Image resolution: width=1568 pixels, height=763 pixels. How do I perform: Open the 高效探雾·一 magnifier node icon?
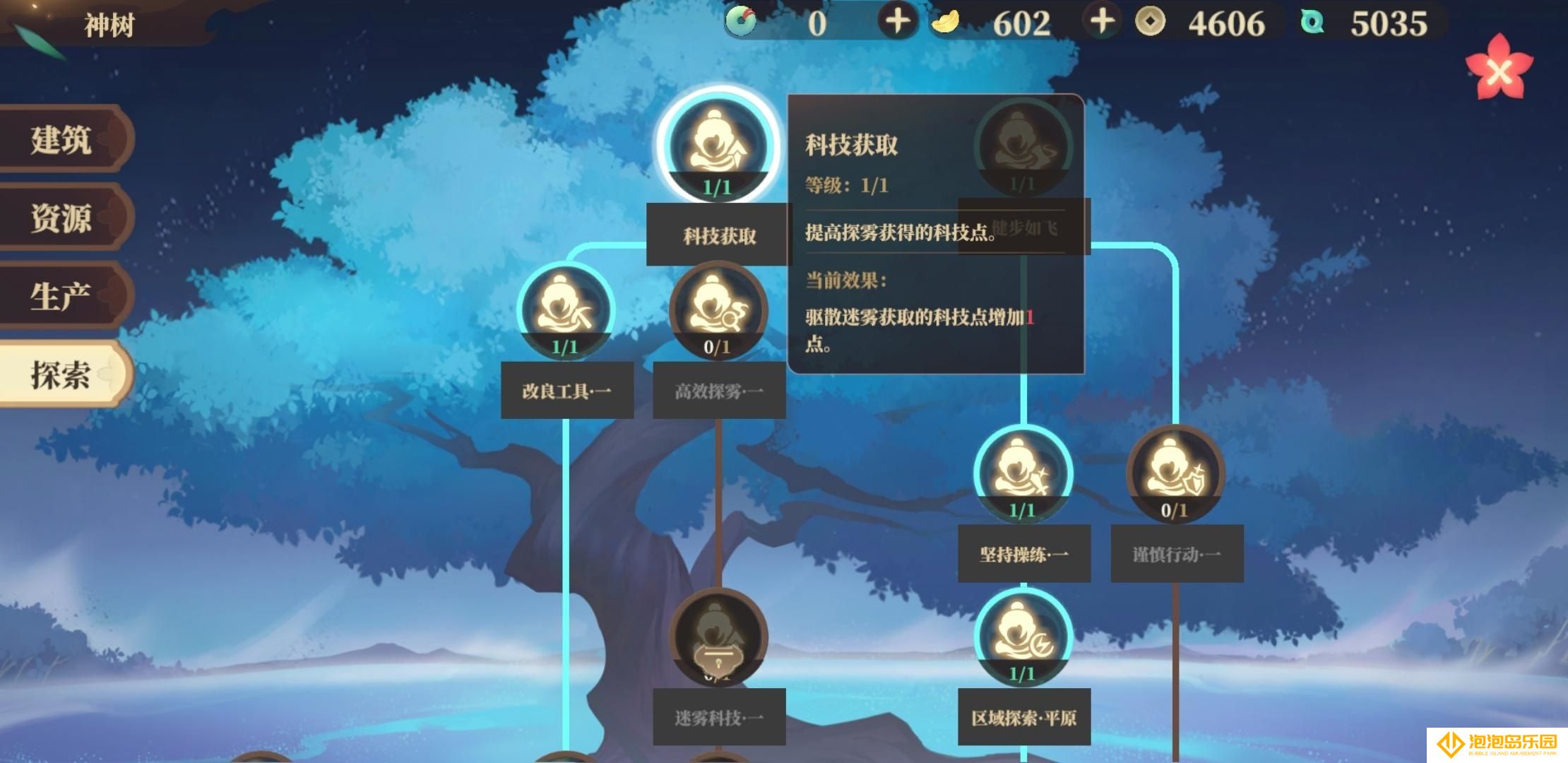point(719,309)
